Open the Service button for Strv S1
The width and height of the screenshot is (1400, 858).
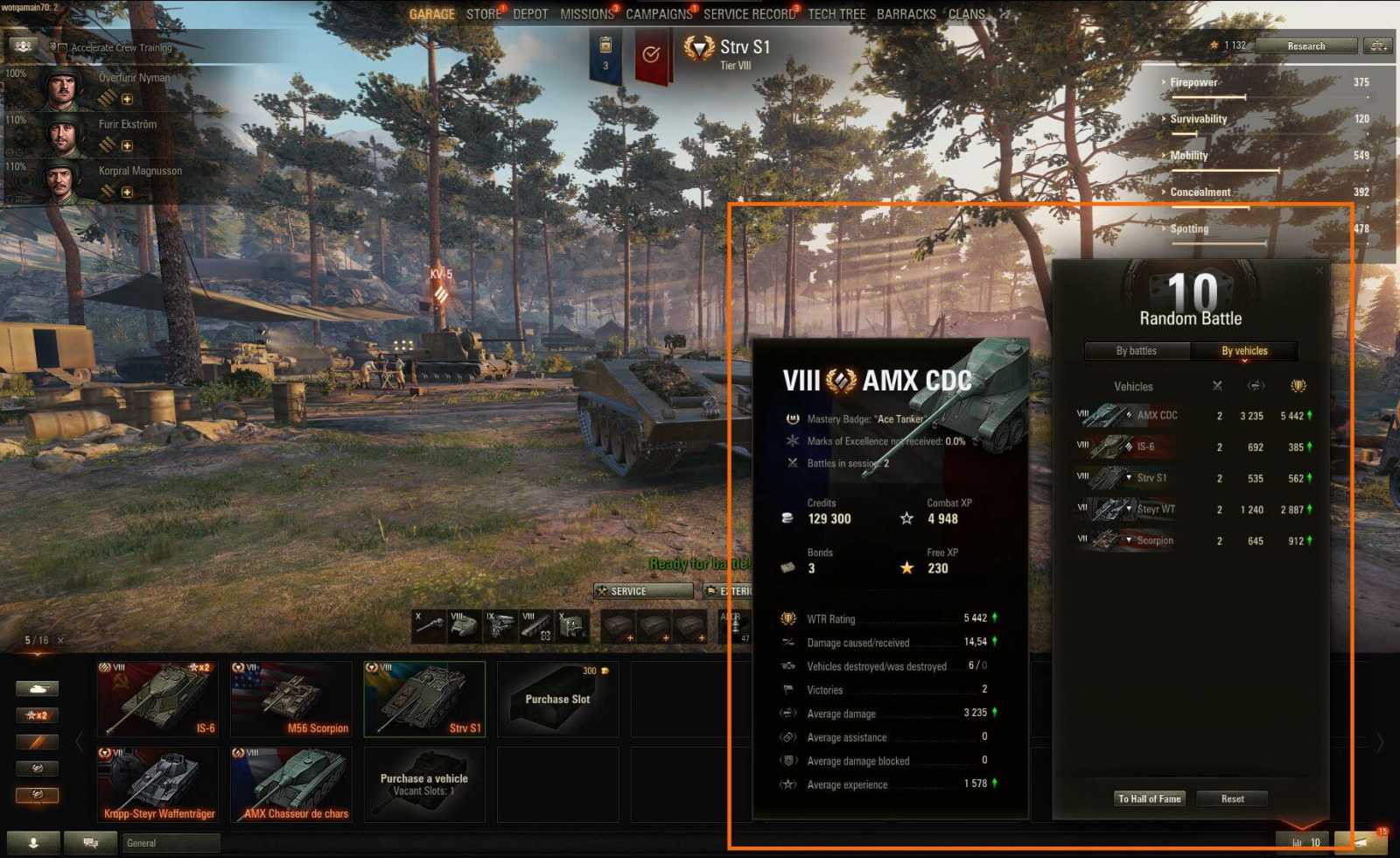pyautogui.click(x=643, y=591)
